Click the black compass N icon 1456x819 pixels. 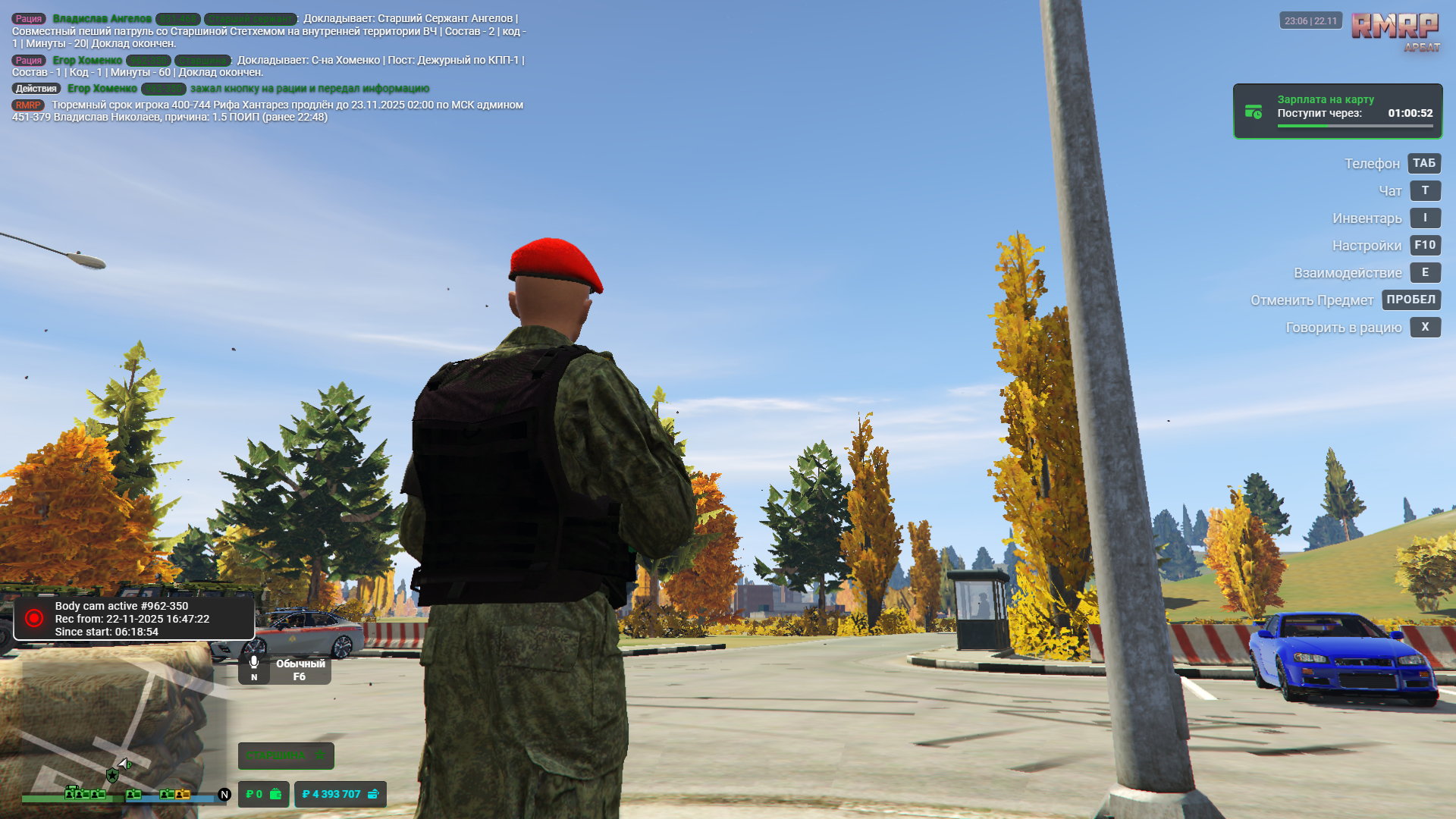pyautogui.click(x=224, y=795)
